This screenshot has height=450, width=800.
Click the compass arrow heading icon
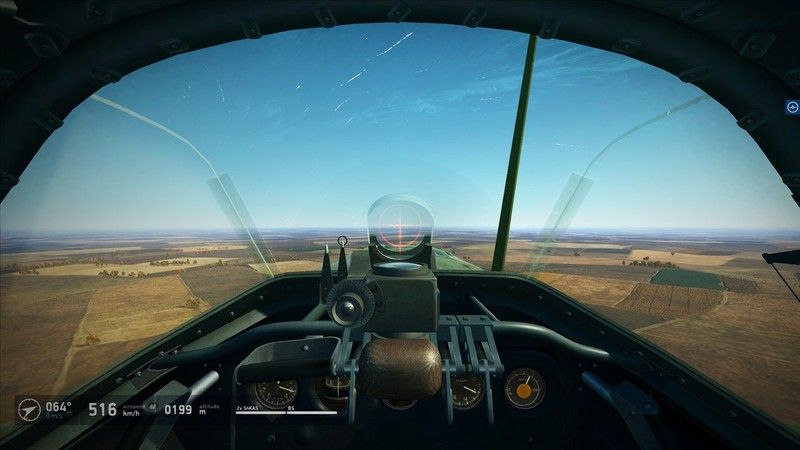[29, 409]
